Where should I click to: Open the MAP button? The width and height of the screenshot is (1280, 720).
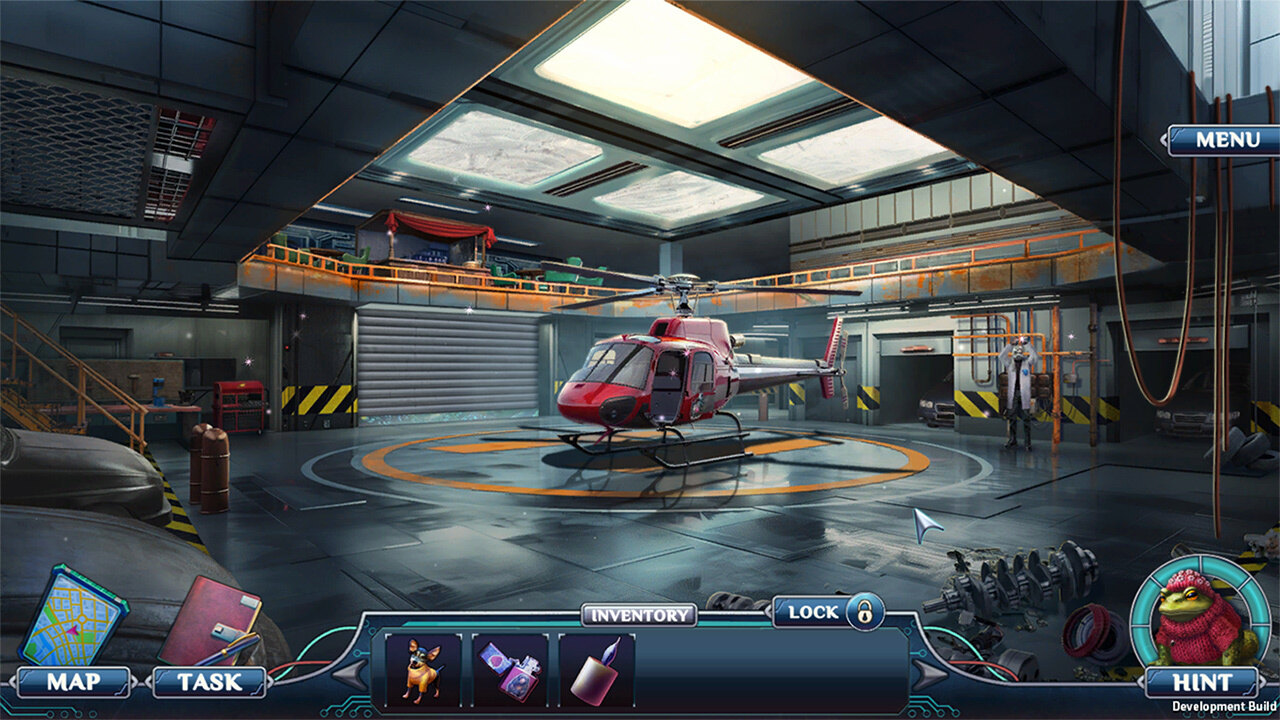pyautogui.click(x=74, y=683)
